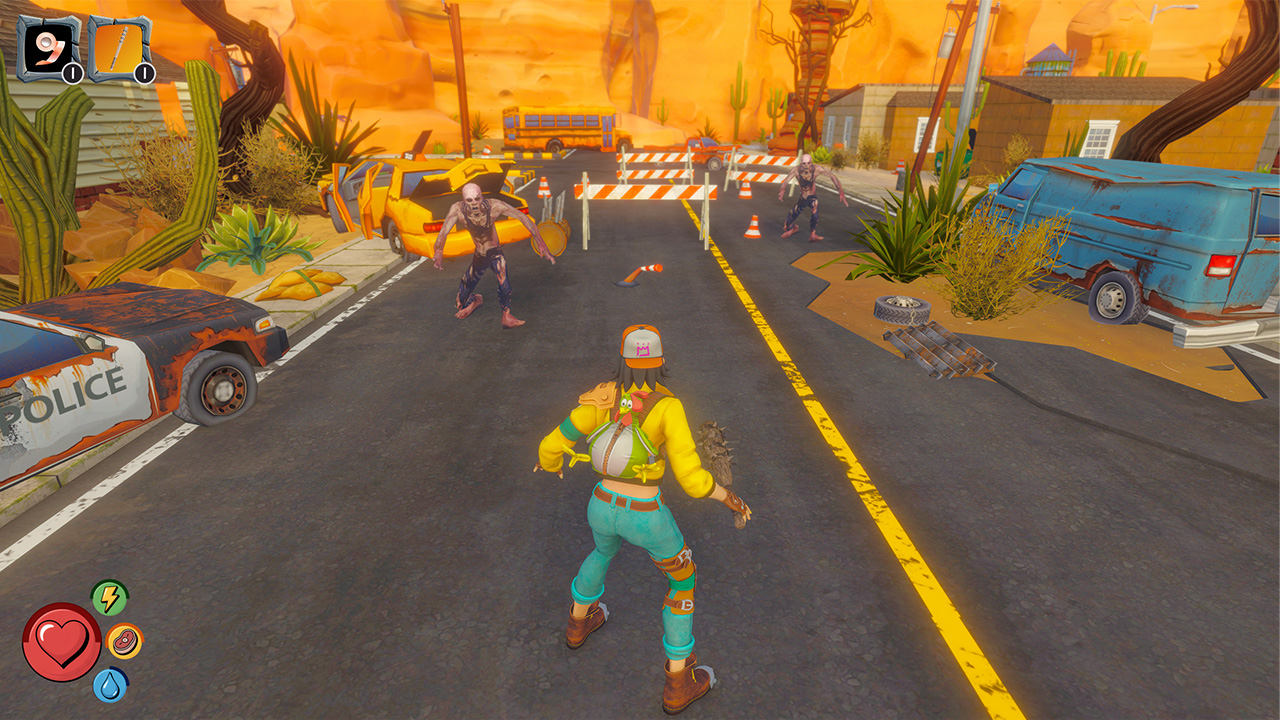Click the quantity badge on the tape slot

click(x=70, y=72)
